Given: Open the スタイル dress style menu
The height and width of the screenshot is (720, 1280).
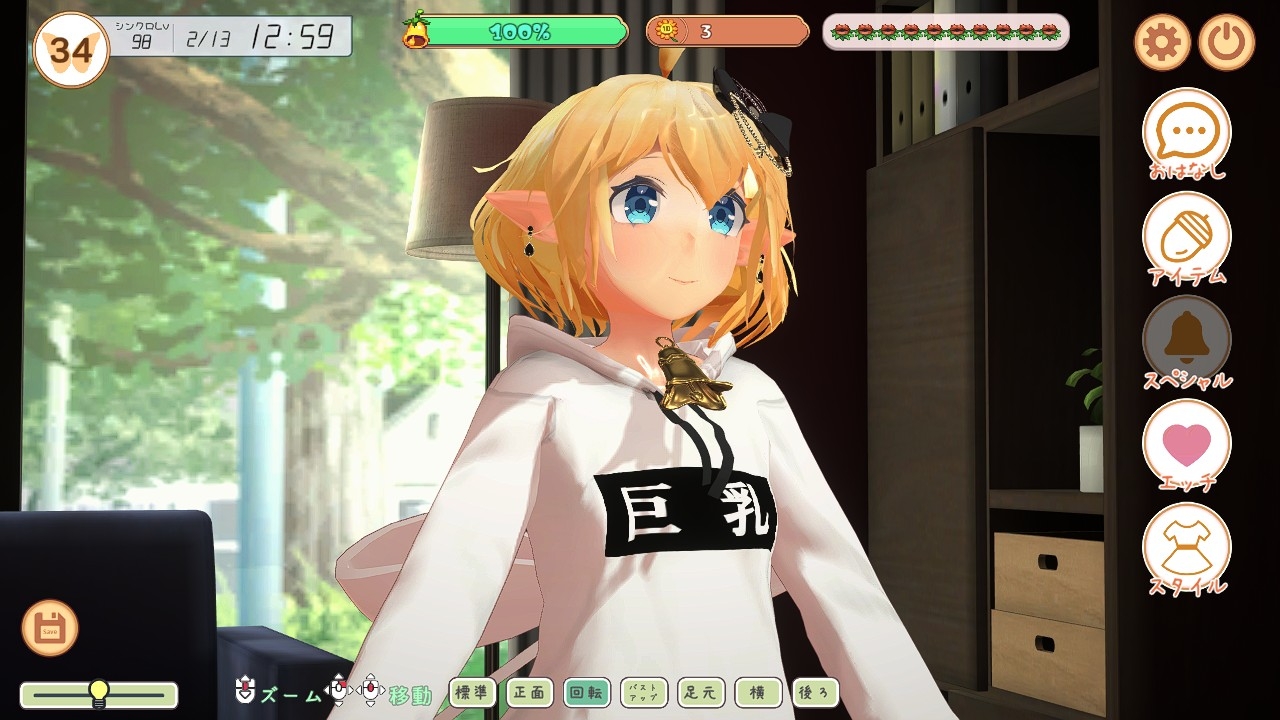Looking at the screenshot, I should (1187, 547).
